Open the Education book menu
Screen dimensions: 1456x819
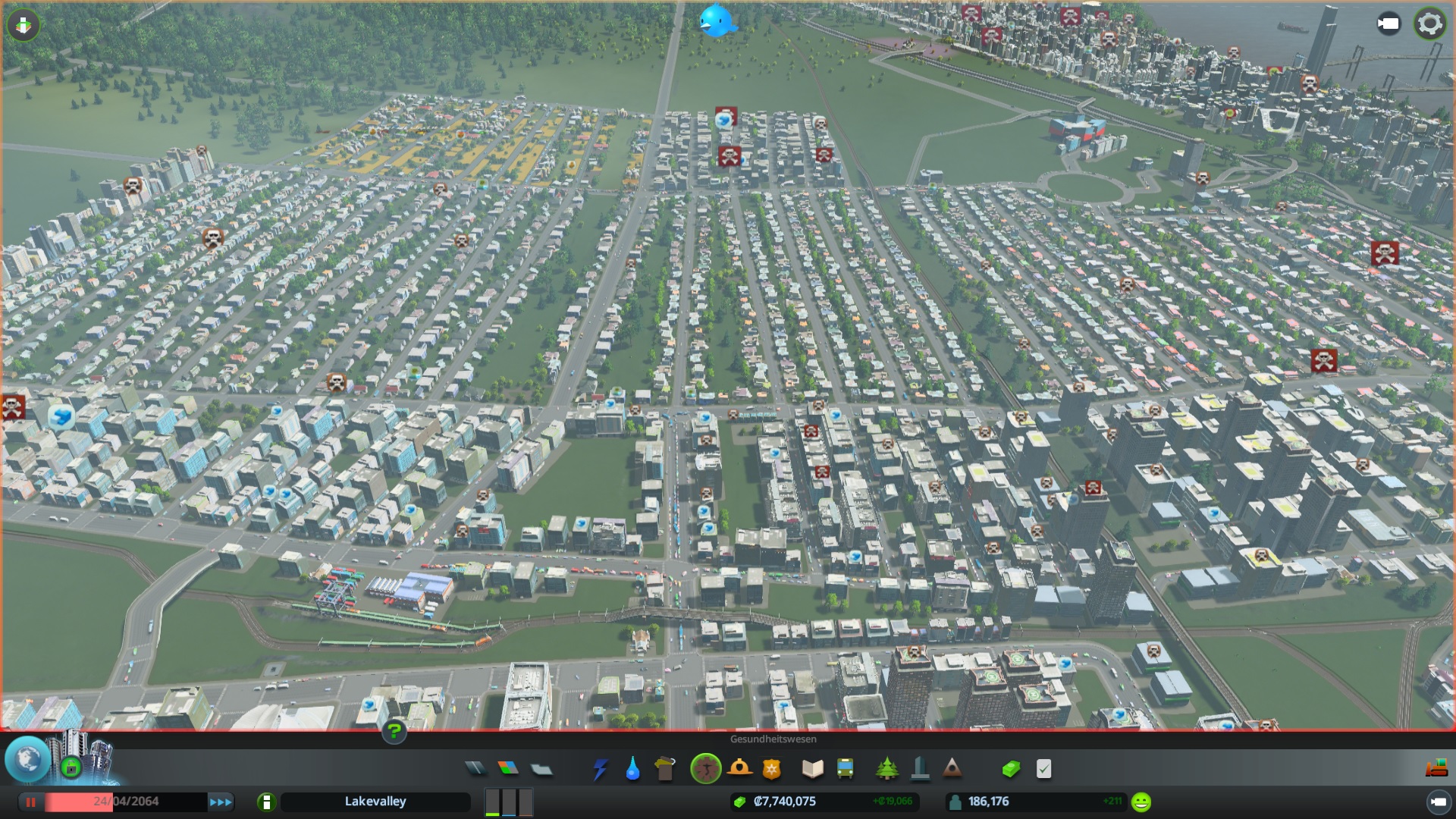pos(812,770)
